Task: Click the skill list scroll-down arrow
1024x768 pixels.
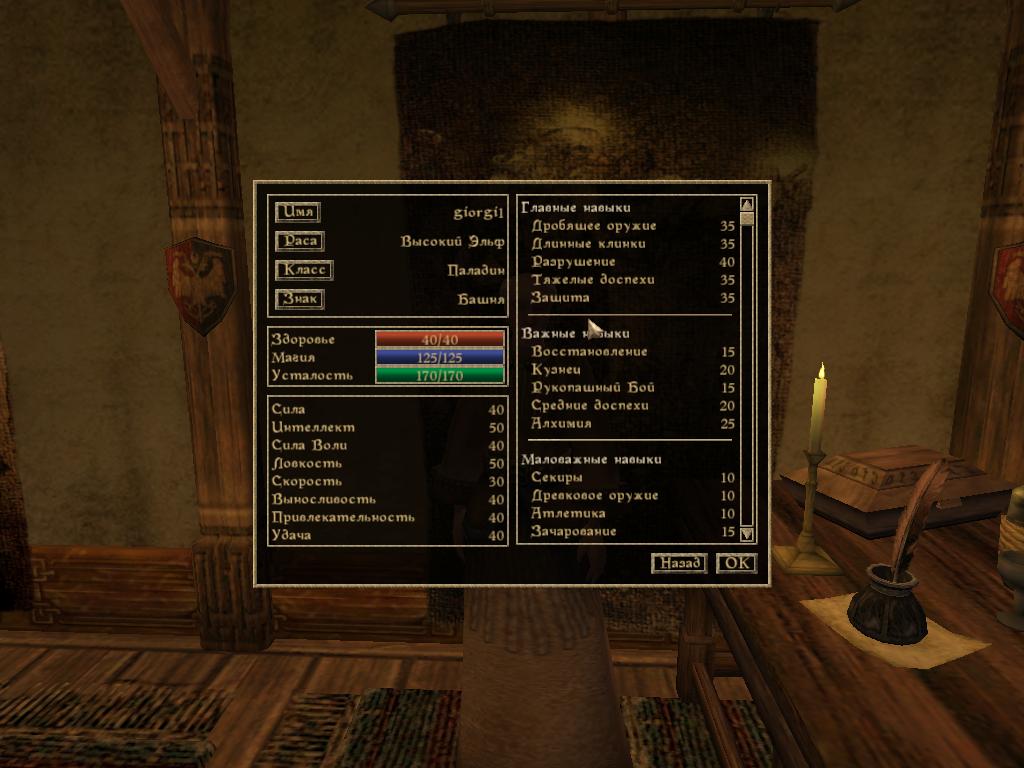Action: pyautogui.click(x=746, y=535)
